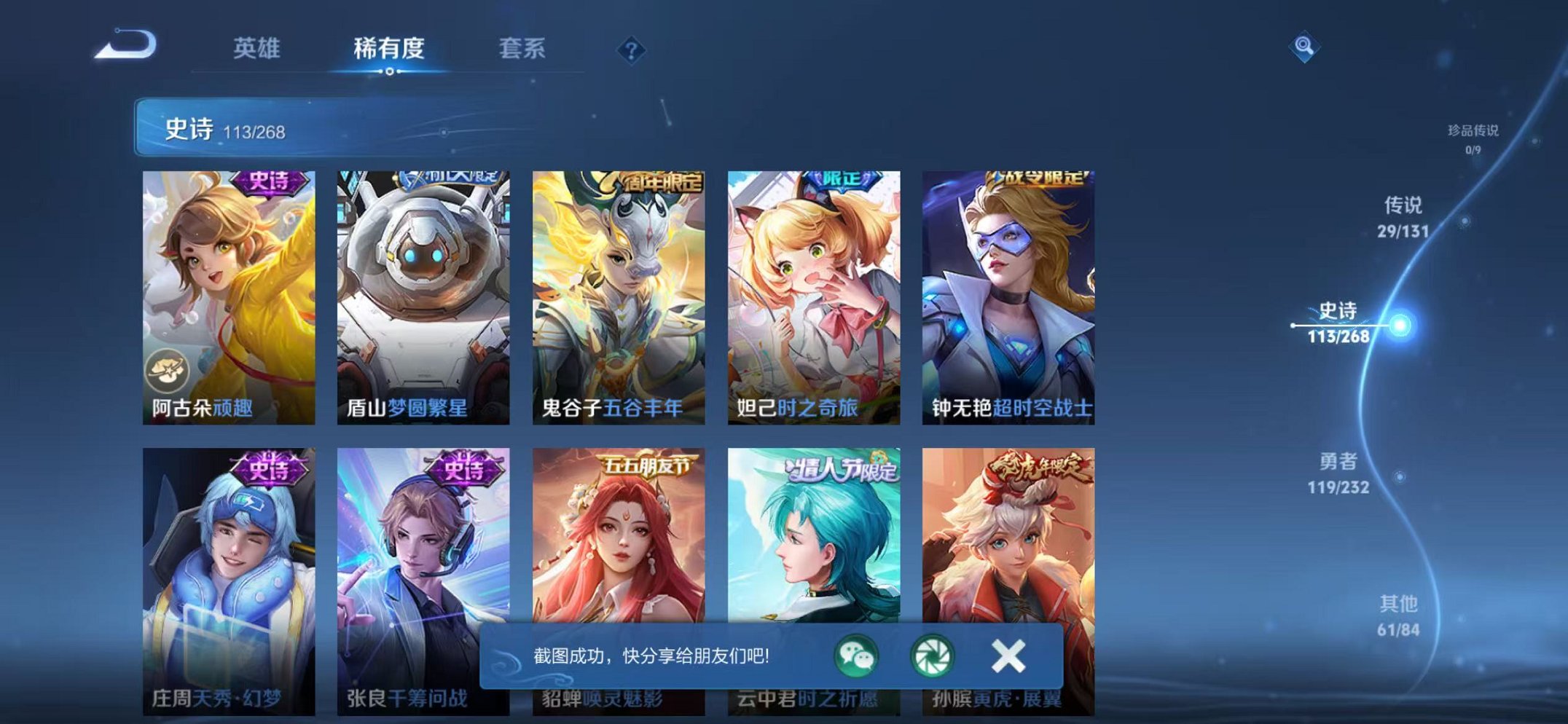
Task: Click the 虎年限定 banner on 孙膑 card
Action: (x=1036, y=468)
